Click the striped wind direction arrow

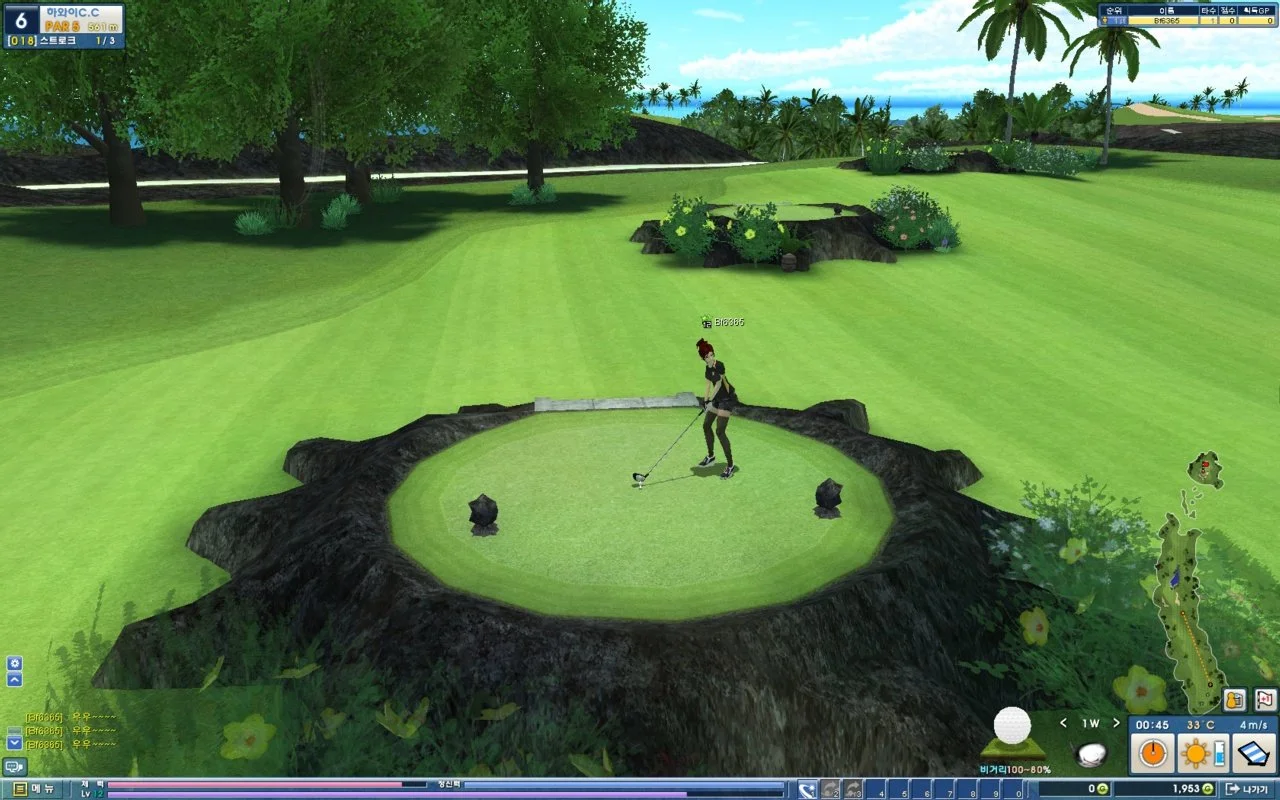point(1251,753)
